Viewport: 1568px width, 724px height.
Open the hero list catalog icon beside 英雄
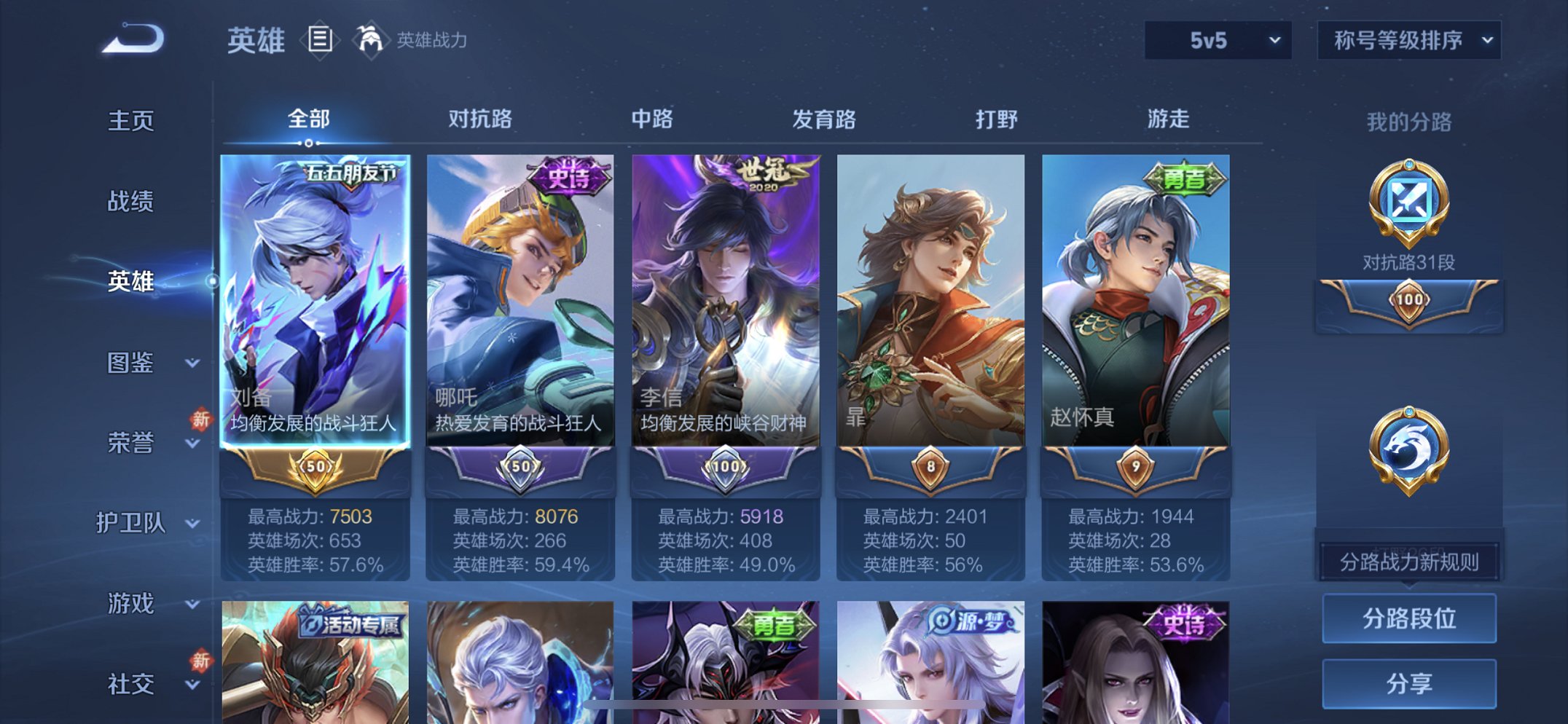(x=319, y=42)
